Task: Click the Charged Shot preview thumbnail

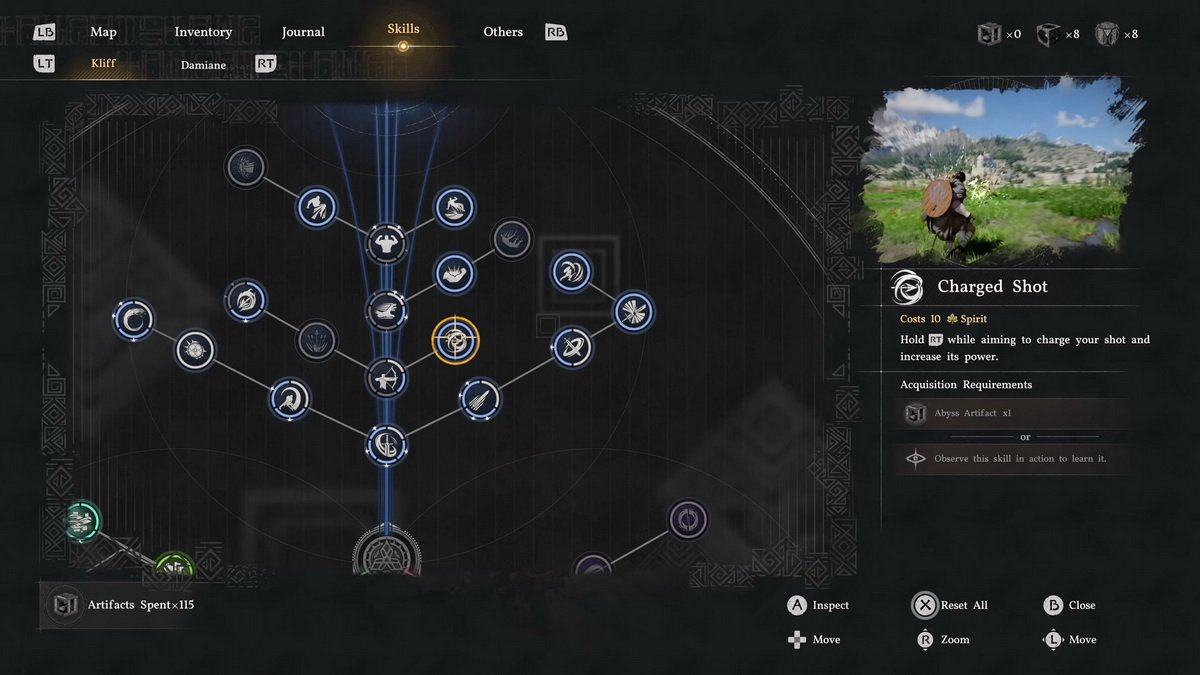Action: [x=999, y=173]
